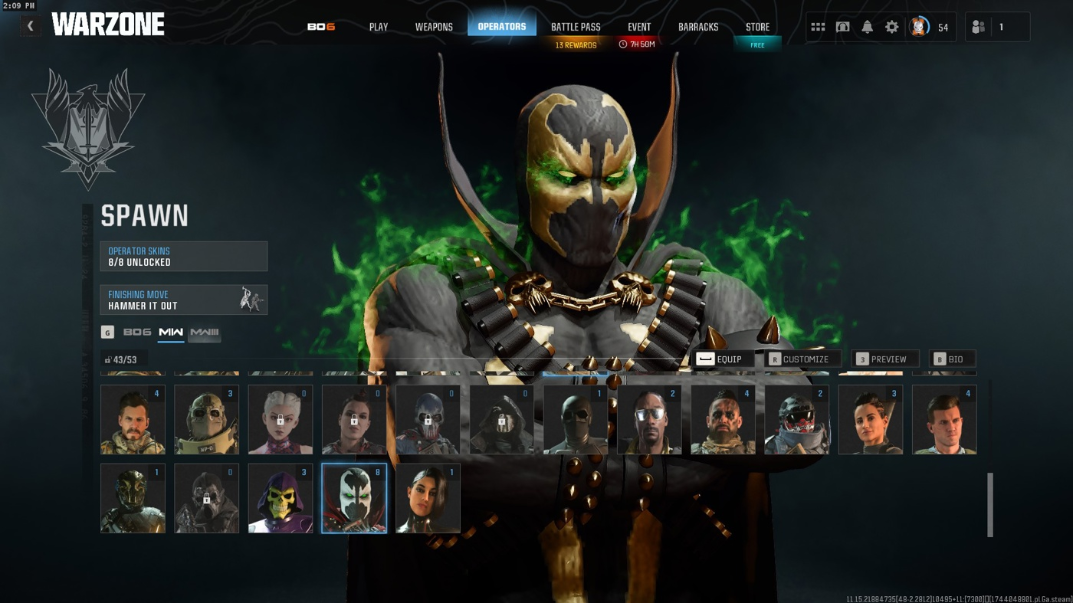Open the grid menu icon
1073x603 pixels.
818,27
